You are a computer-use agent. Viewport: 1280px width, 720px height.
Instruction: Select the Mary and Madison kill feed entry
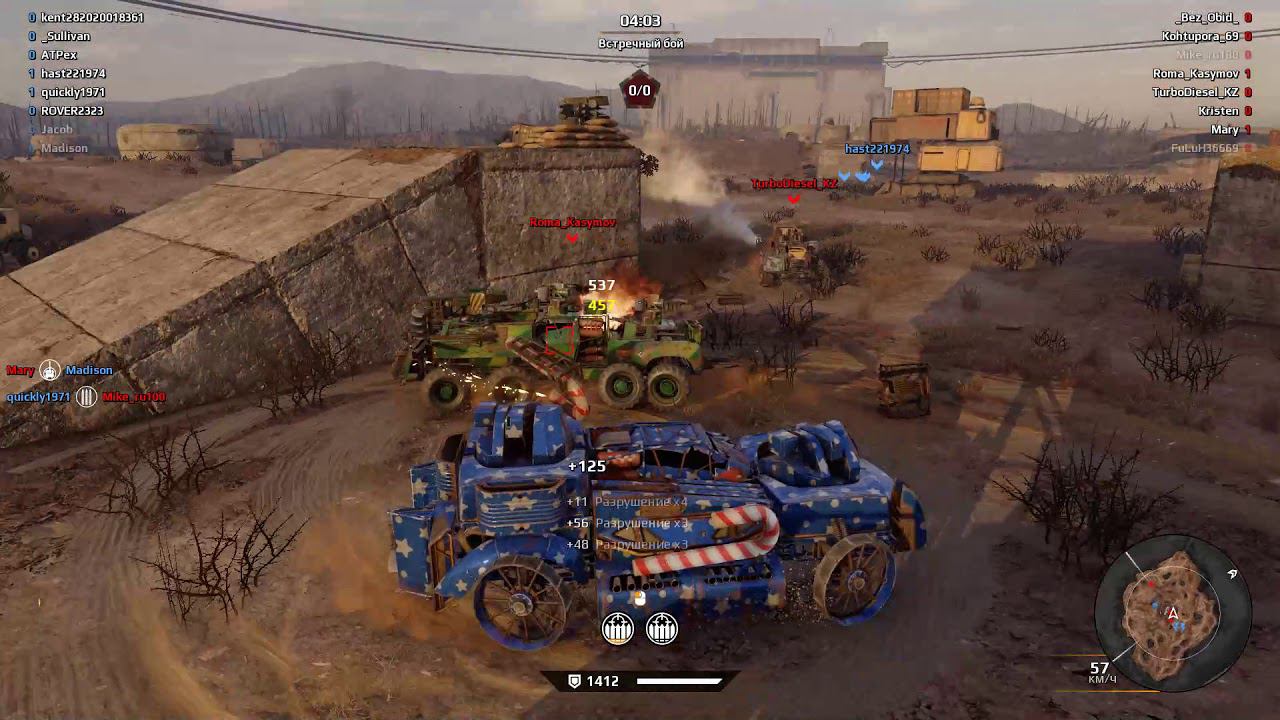(x=60, y=371)
